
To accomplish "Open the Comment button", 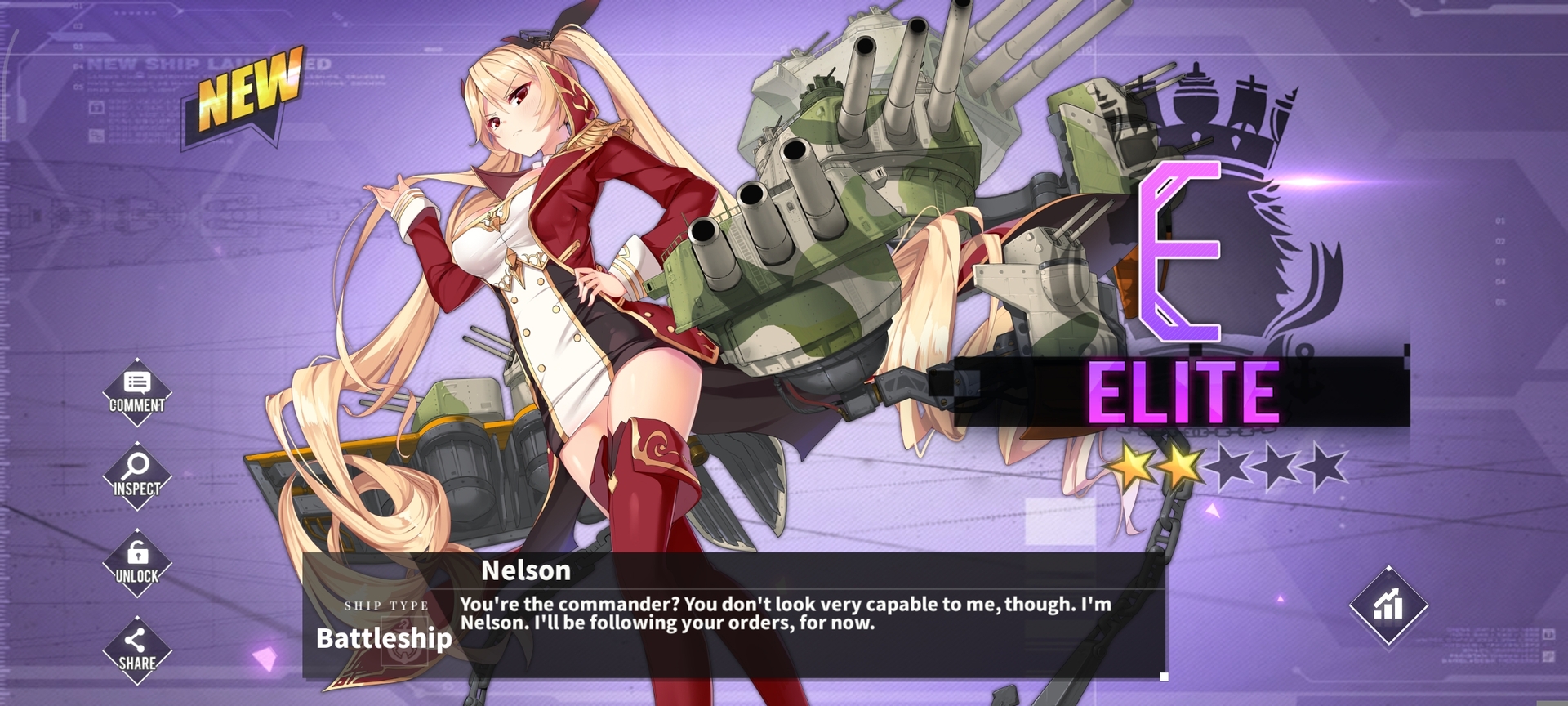I will click(137, 392).
